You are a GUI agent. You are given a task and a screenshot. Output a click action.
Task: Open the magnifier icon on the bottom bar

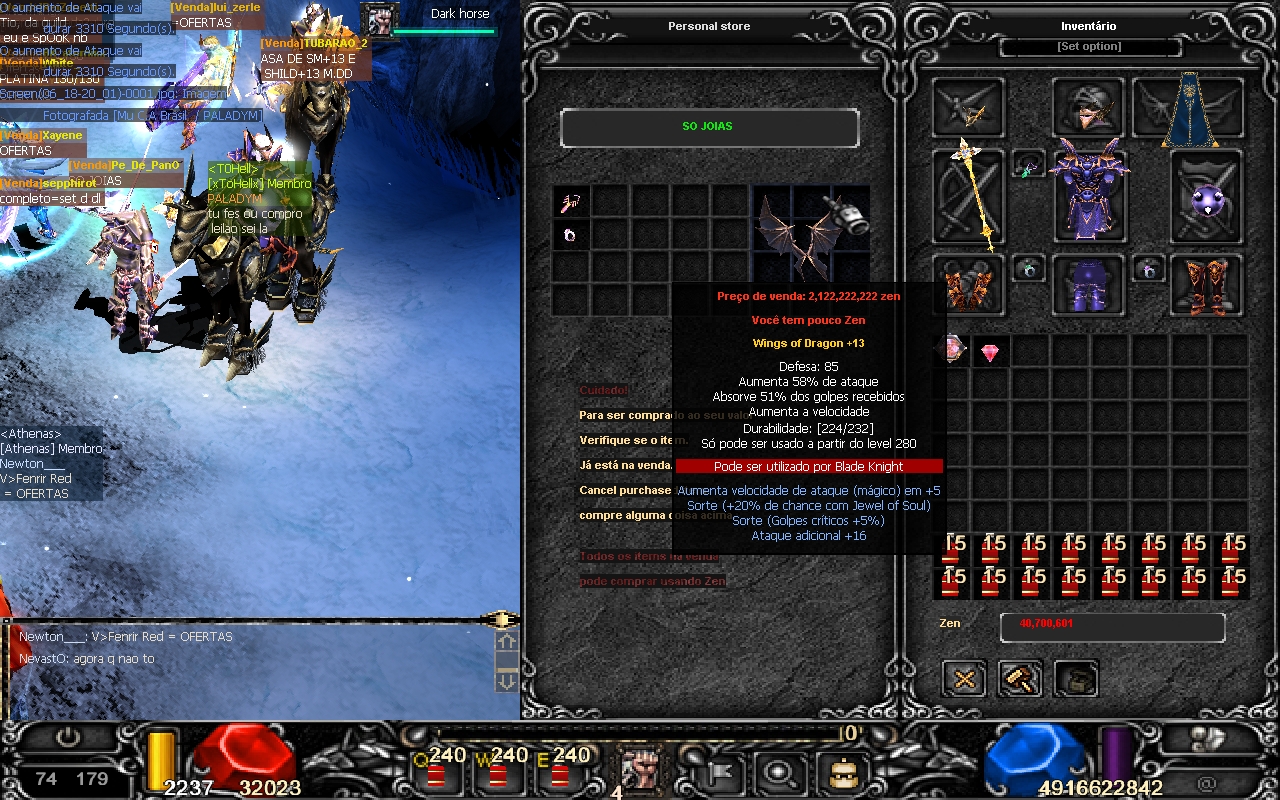(777, 772)
